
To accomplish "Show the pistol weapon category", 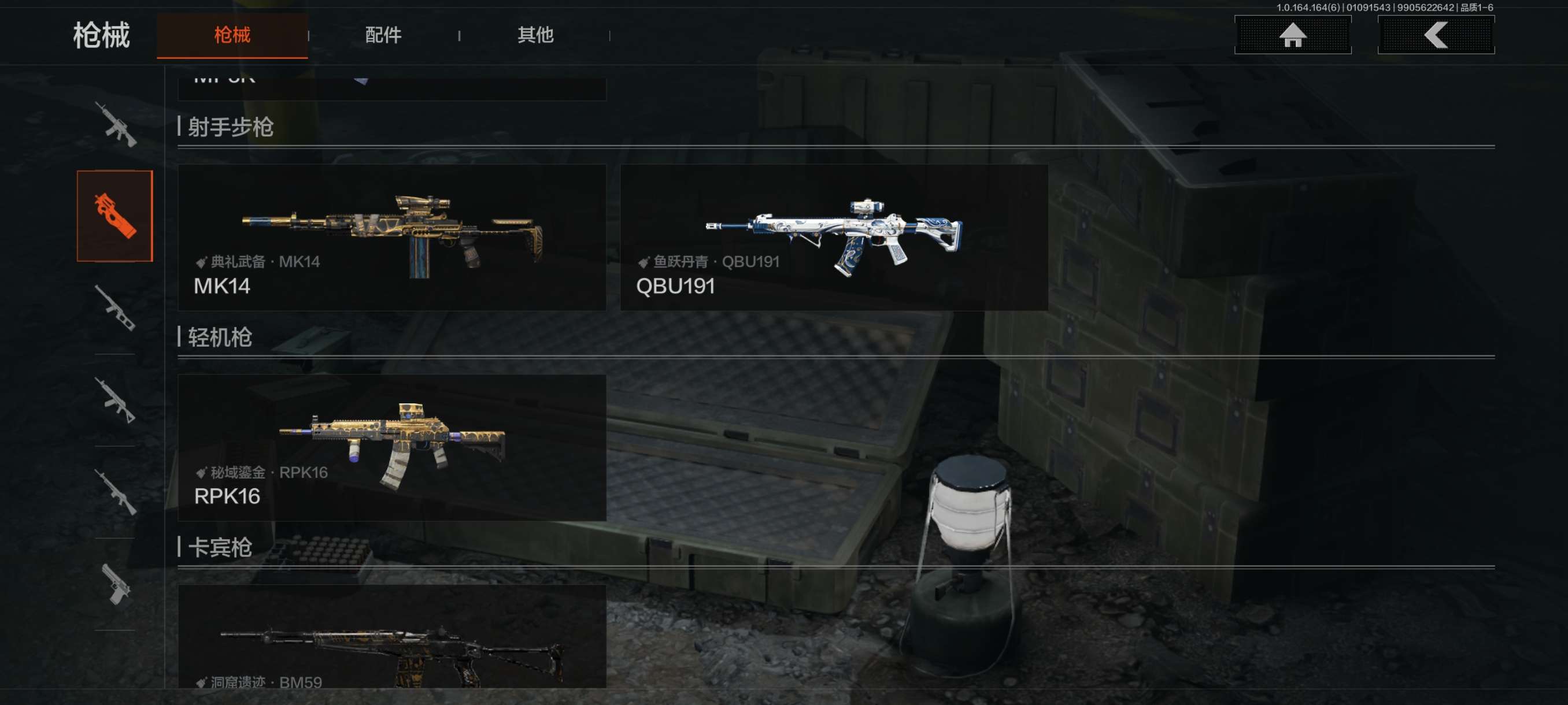I will [115, 584].
